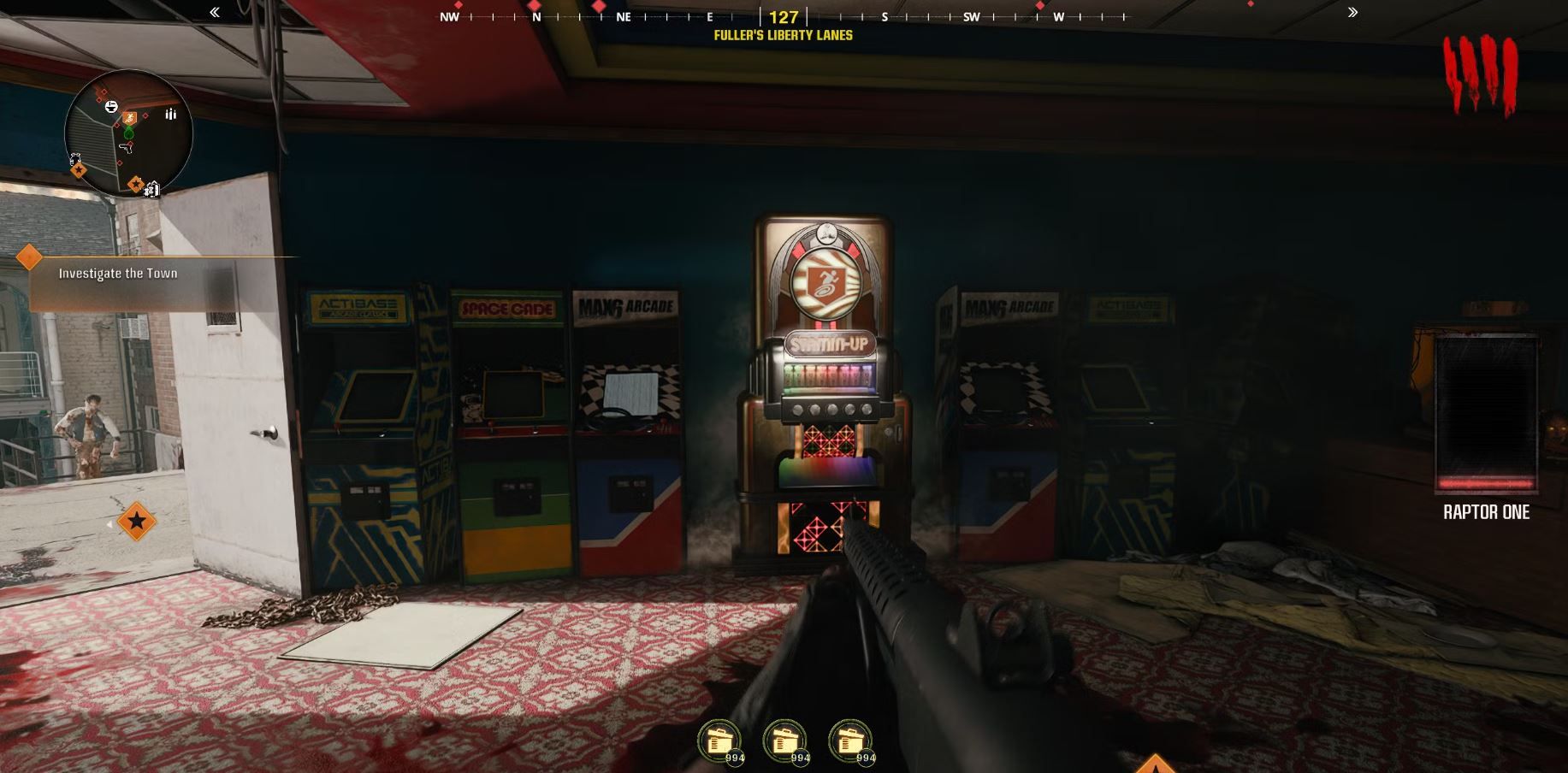Click the Investigate the Town objective text
1568x773 pixels.
point(116,273)
